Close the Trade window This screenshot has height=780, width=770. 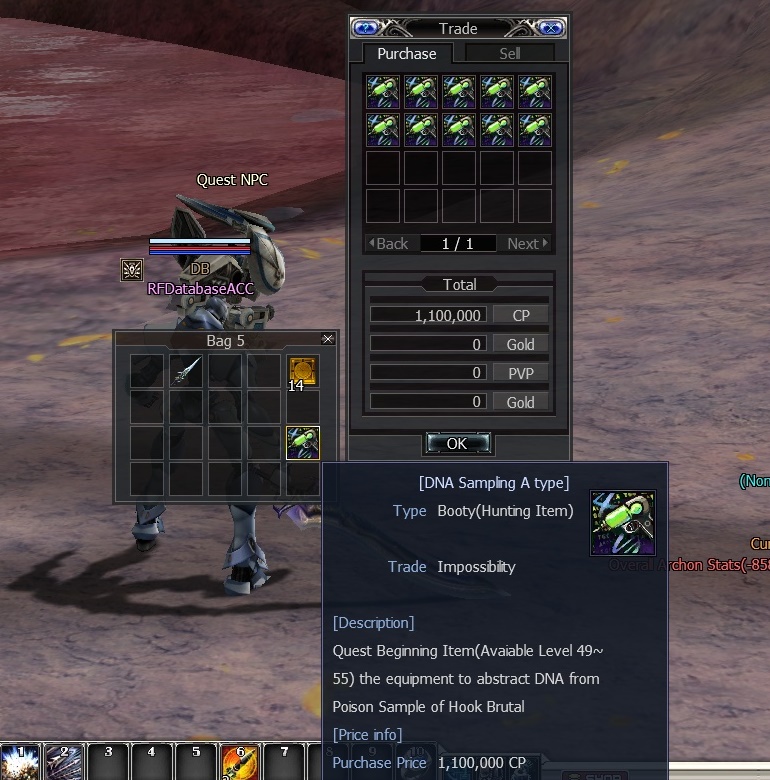[551, 28]
